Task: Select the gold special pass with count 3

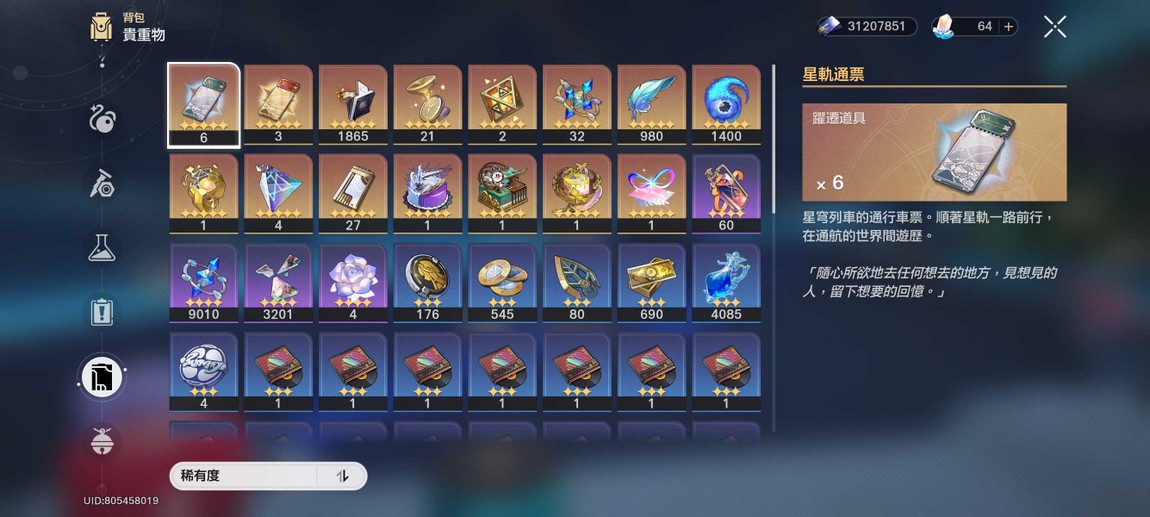Action: tap(278, 104)
